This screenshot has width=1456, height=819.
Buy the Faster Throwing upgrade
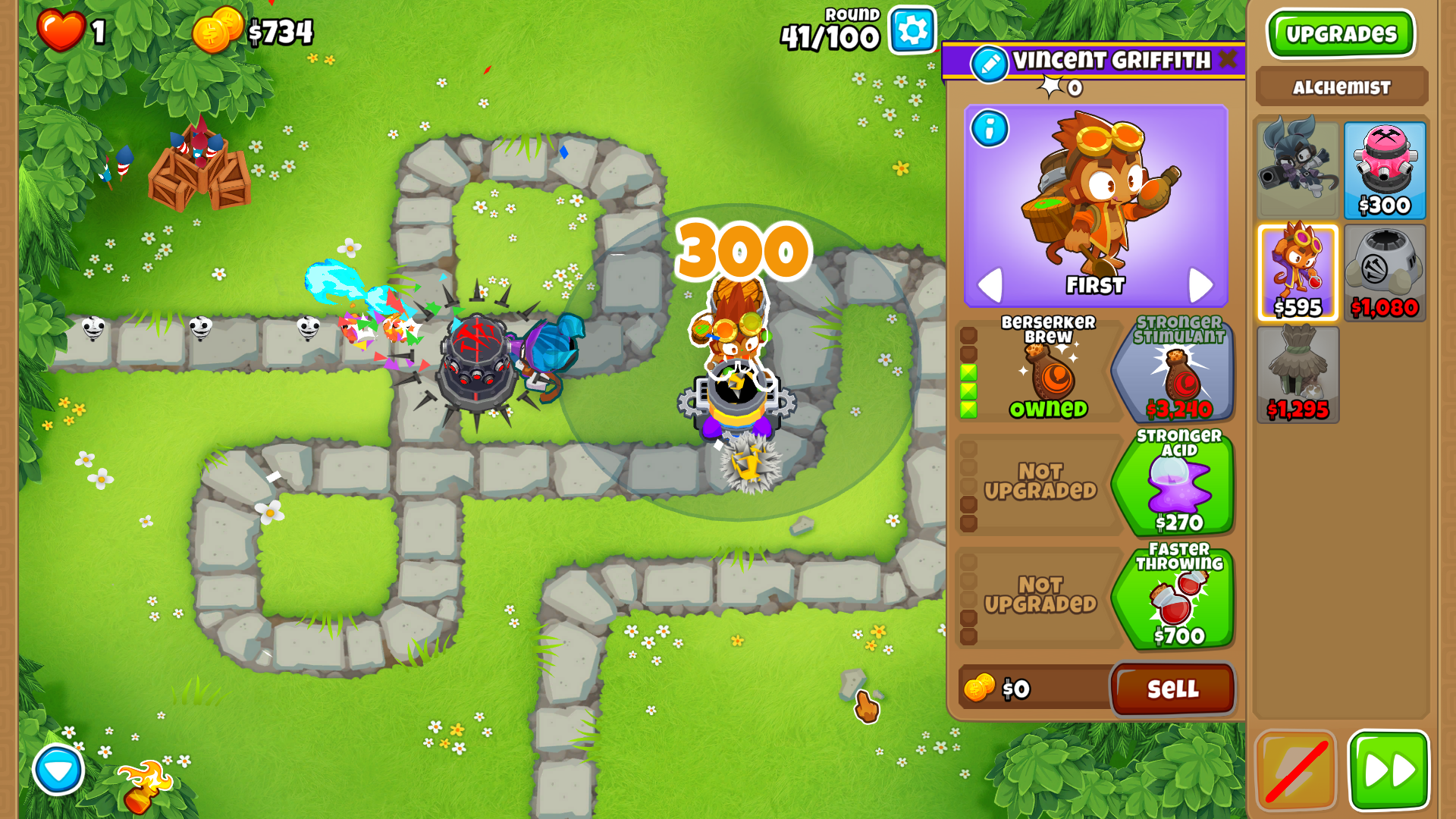point(1177,596)
